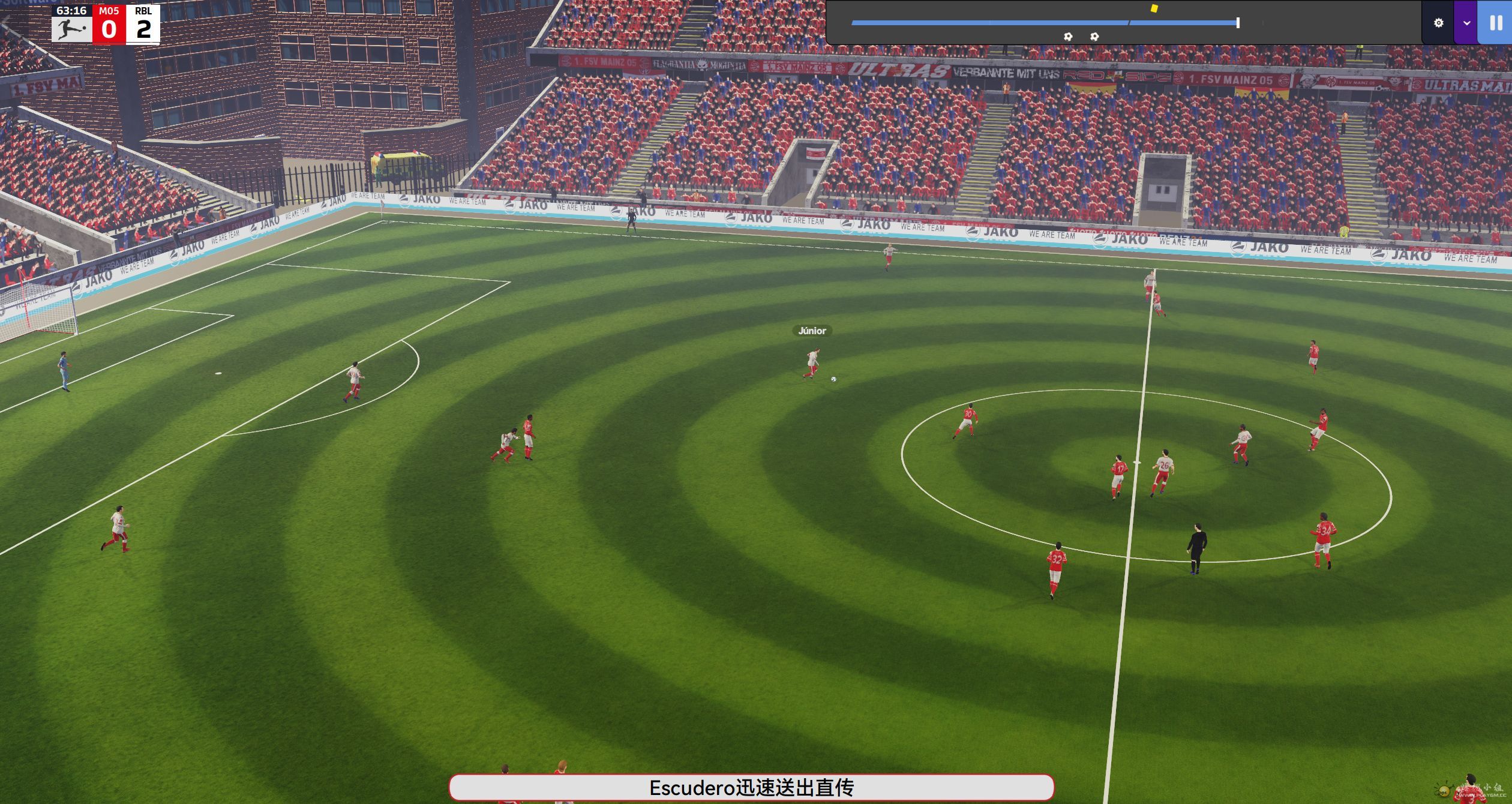
Task: Jump to the yellow card timeline marker
Action: (x=1154, y=8)
